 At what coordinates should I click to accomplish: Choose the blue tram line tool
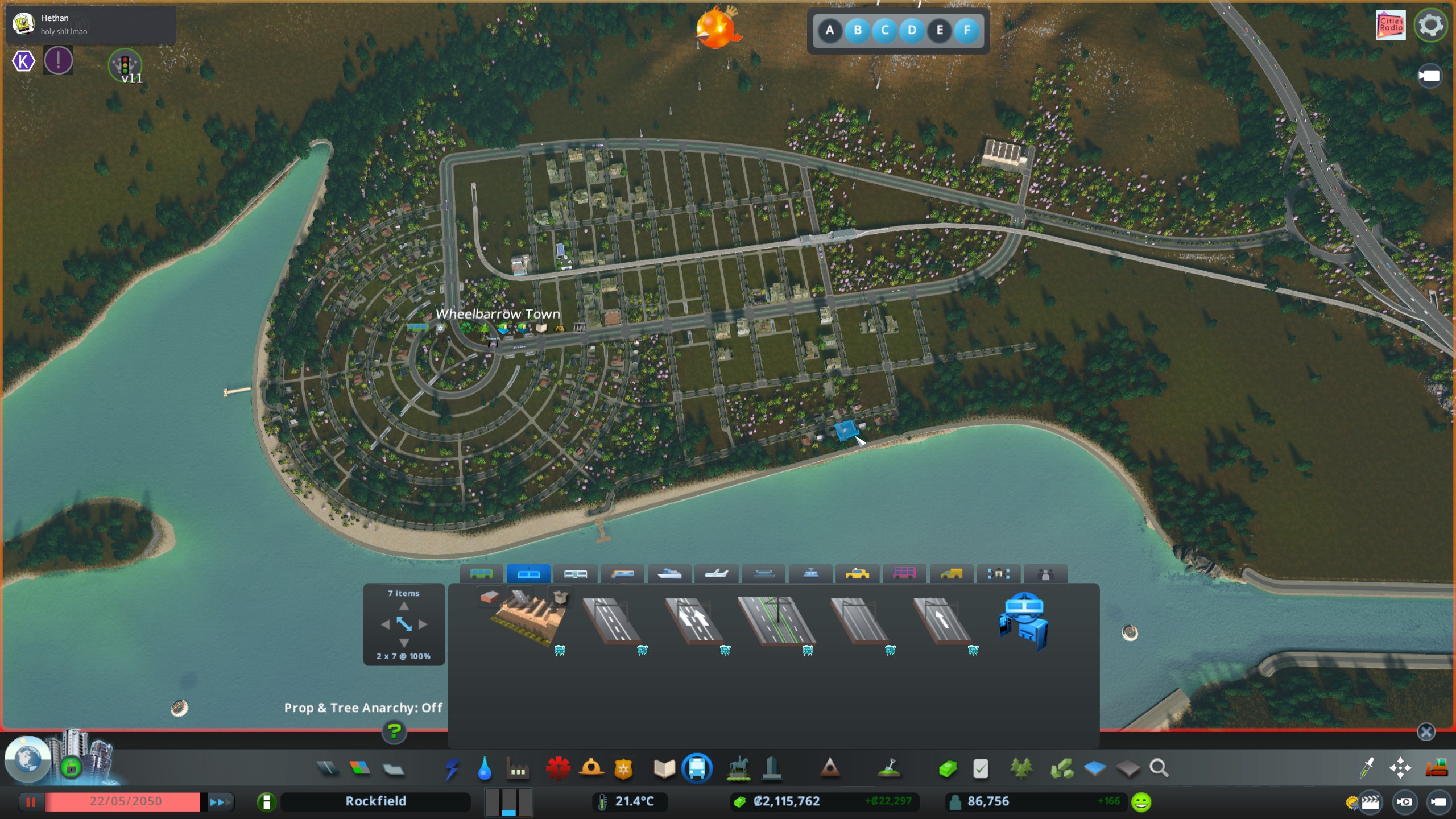(1024, 622)
